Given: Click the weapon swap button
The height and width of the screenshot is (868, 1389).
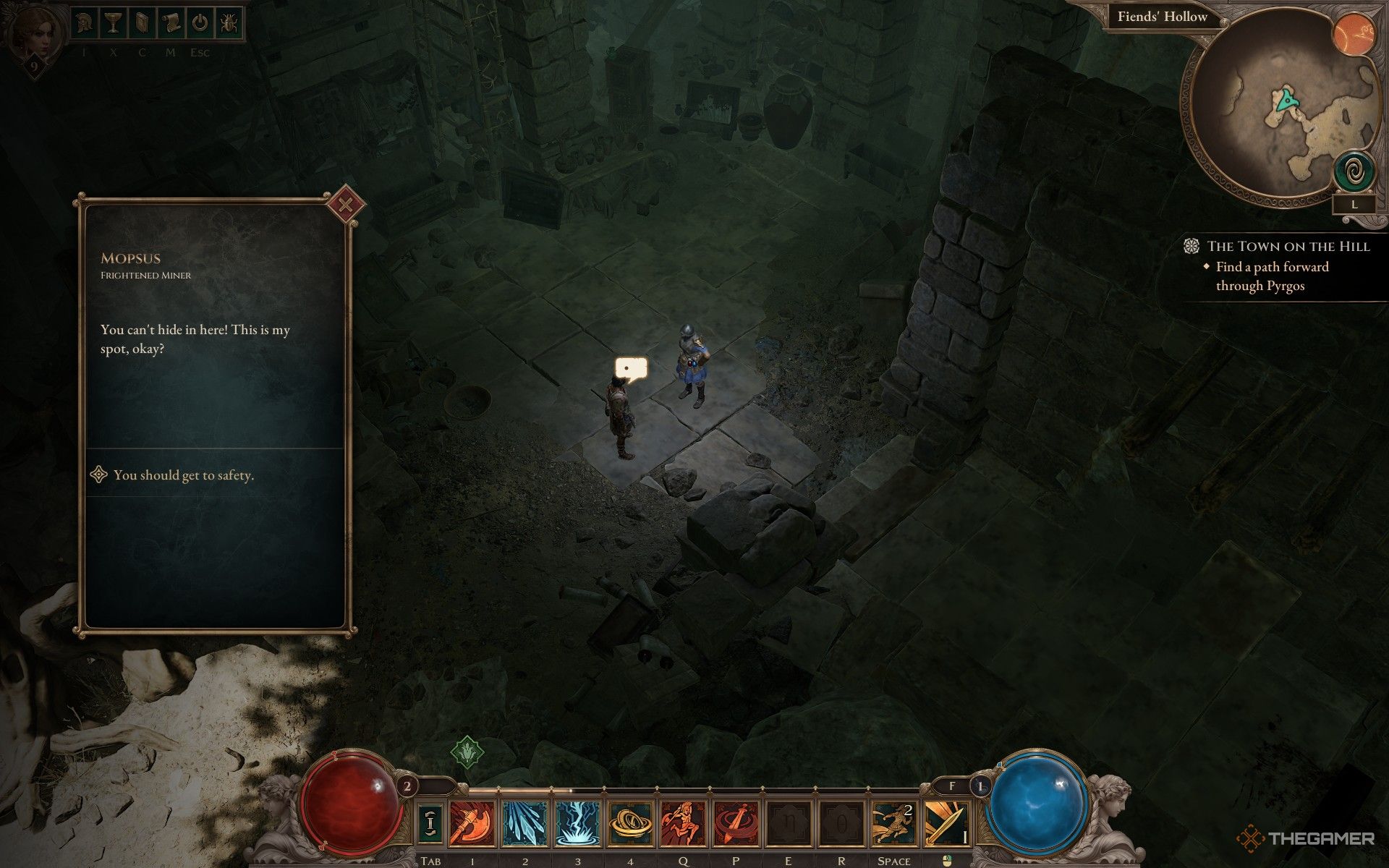Looking at the screenshot, I should point(430,824).
